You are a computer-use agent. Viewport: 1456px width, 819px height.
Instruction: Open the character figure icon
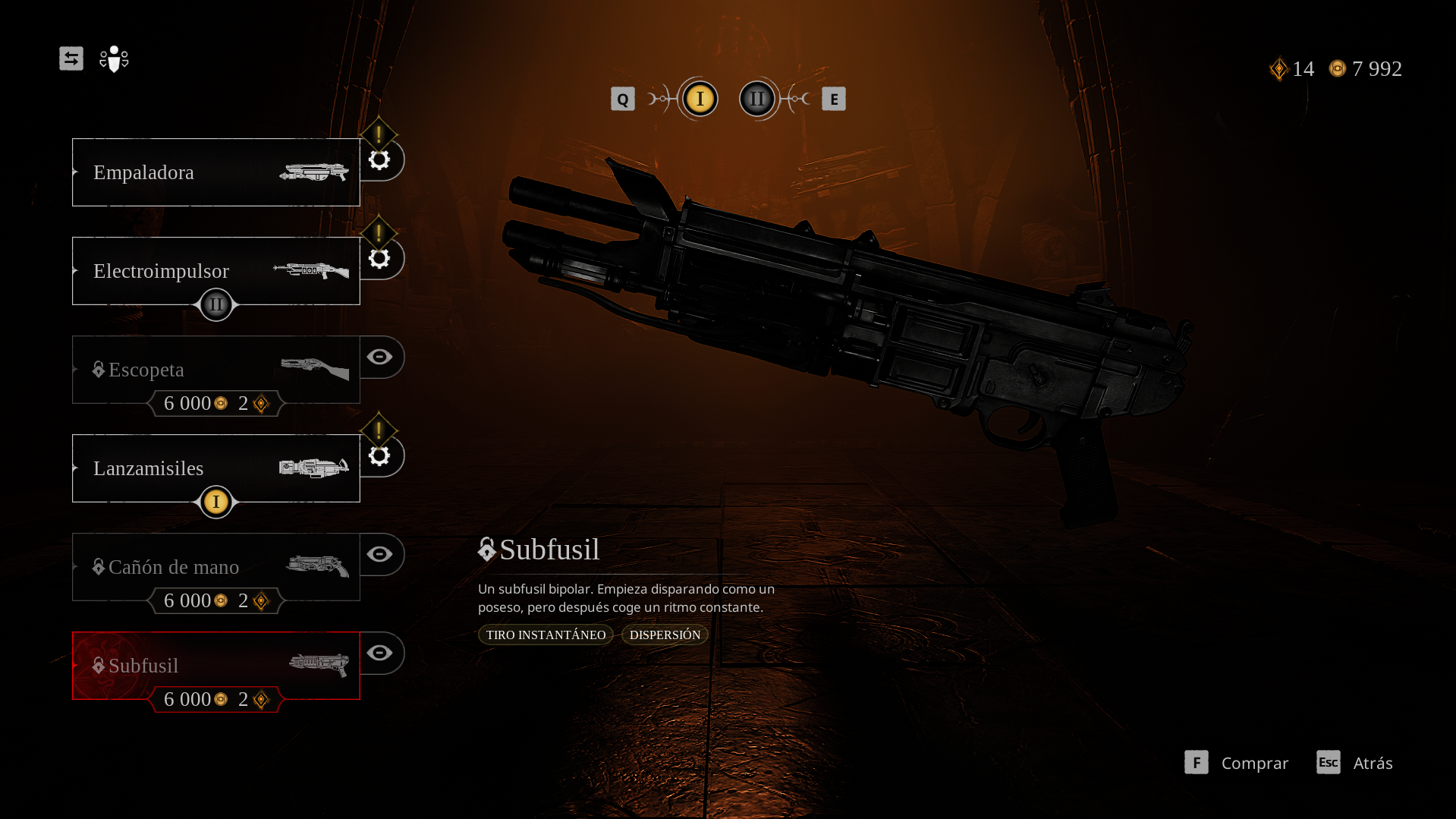click(114, 59)
